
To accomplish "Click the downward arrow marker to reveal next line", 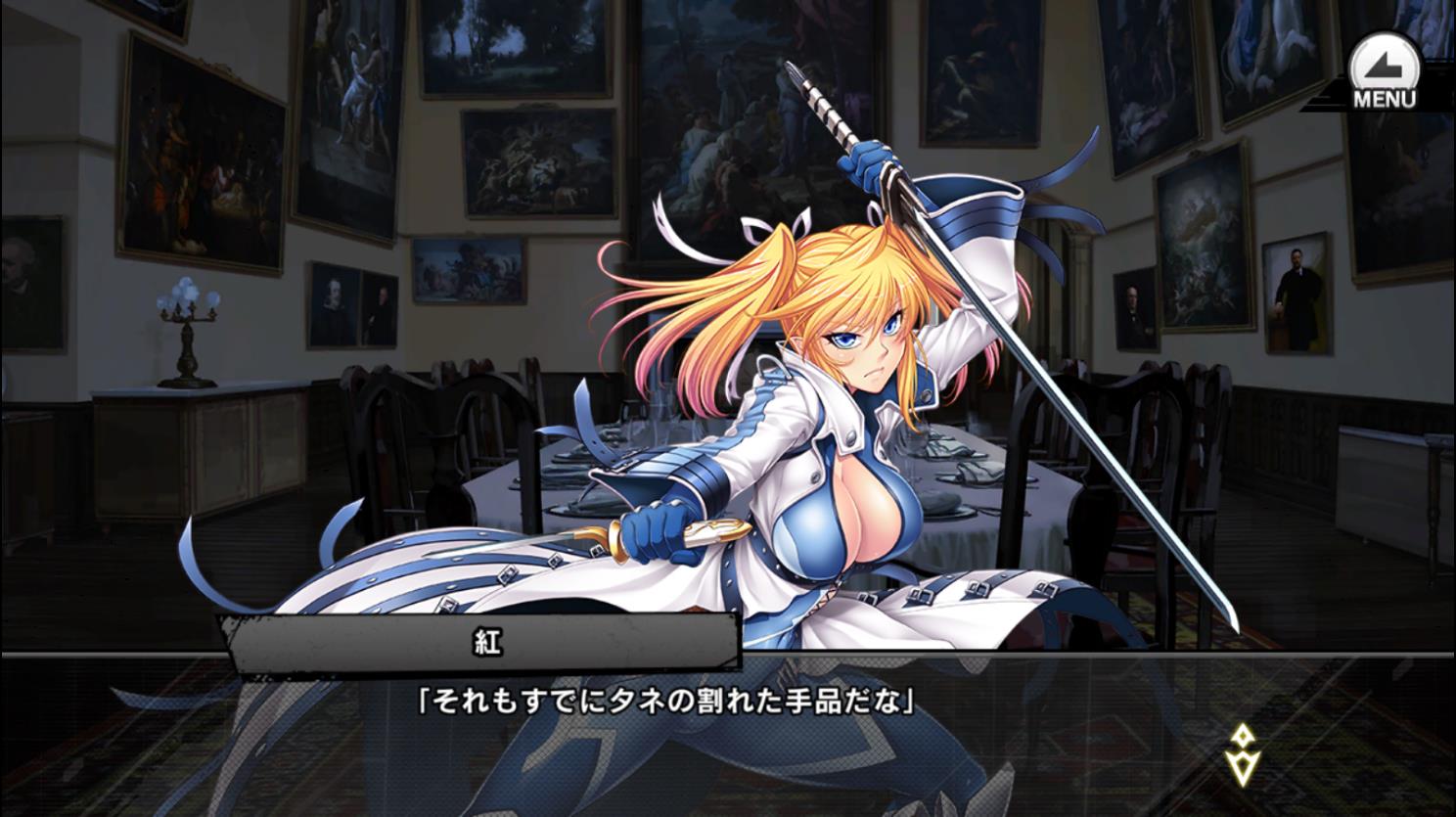I will tap(1243, 768).
